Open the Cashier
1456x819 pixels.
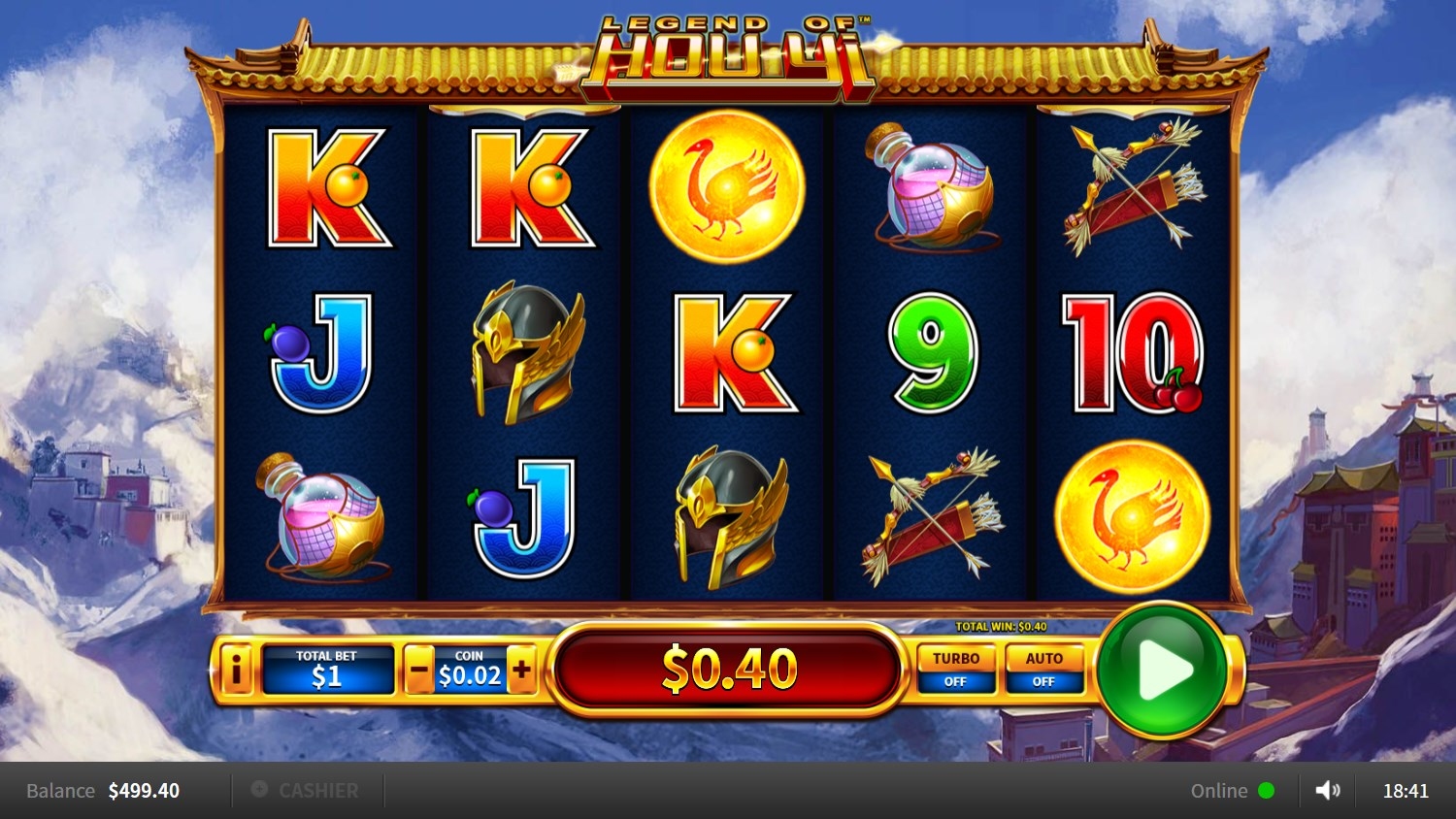[307, 791]
